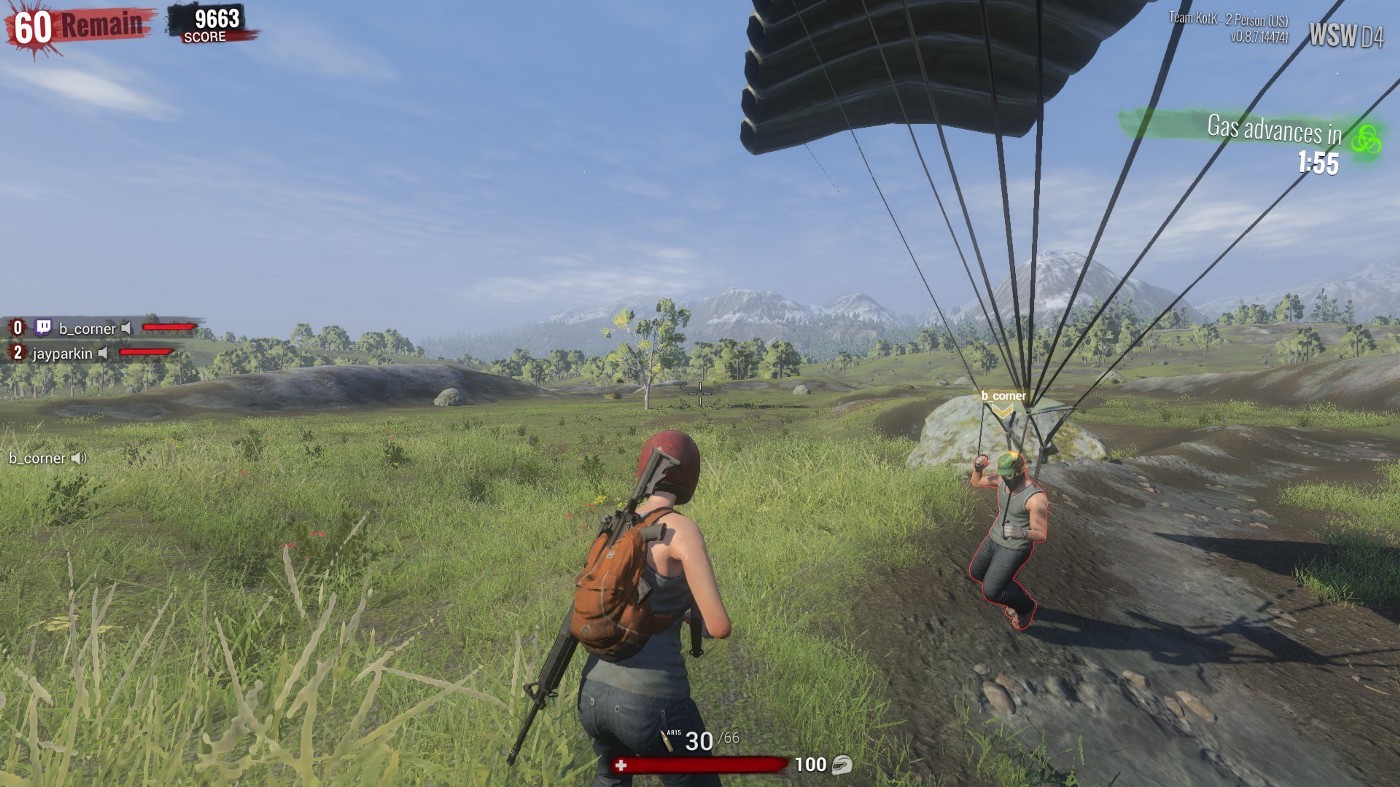Toggle the speaker icon next to jayparkin
This screenshot has width=1400, height=787.
tap(103, 353)
